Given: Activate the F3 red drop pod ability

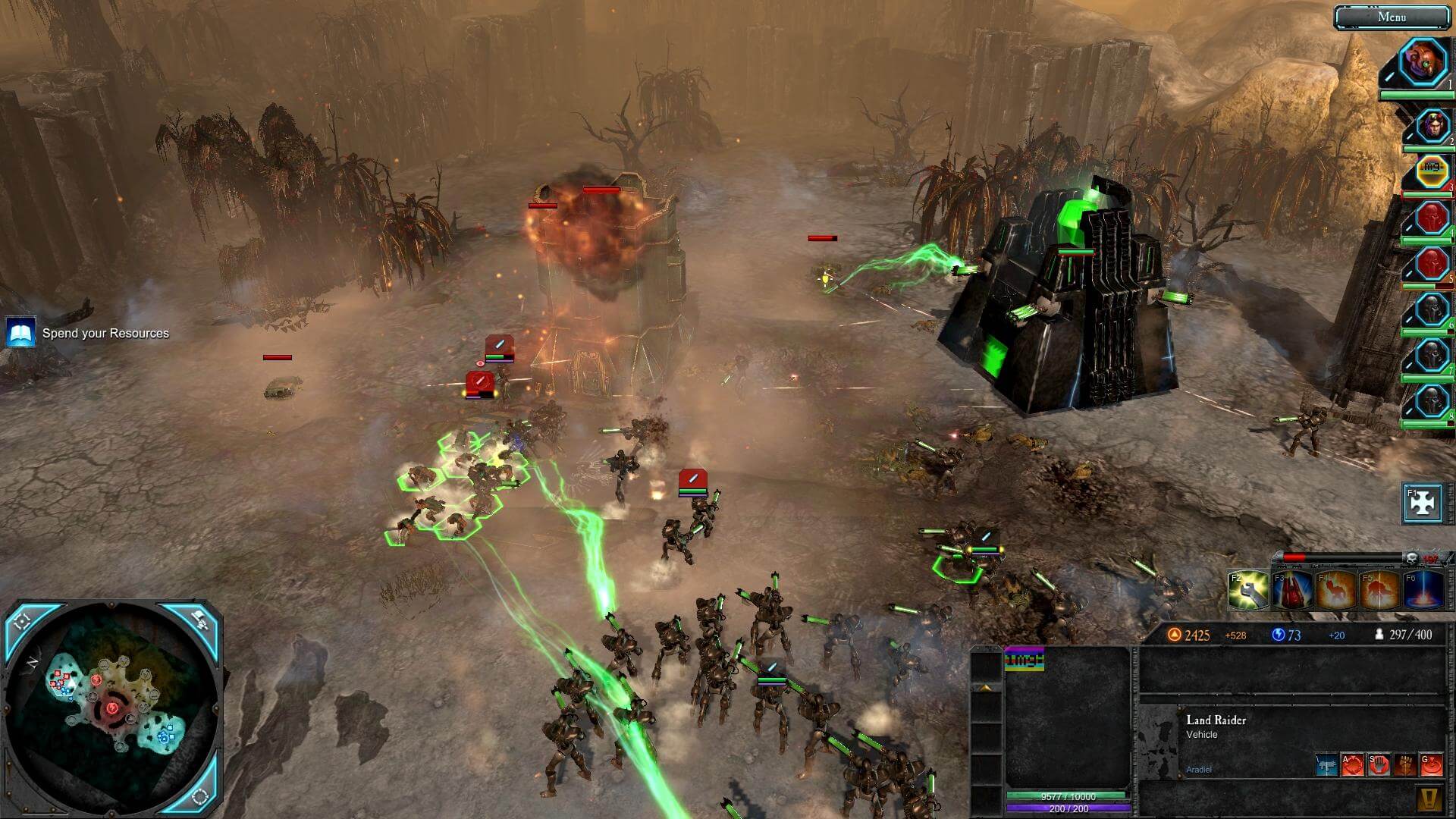Looking at the screenshot, I should 1292,591.
